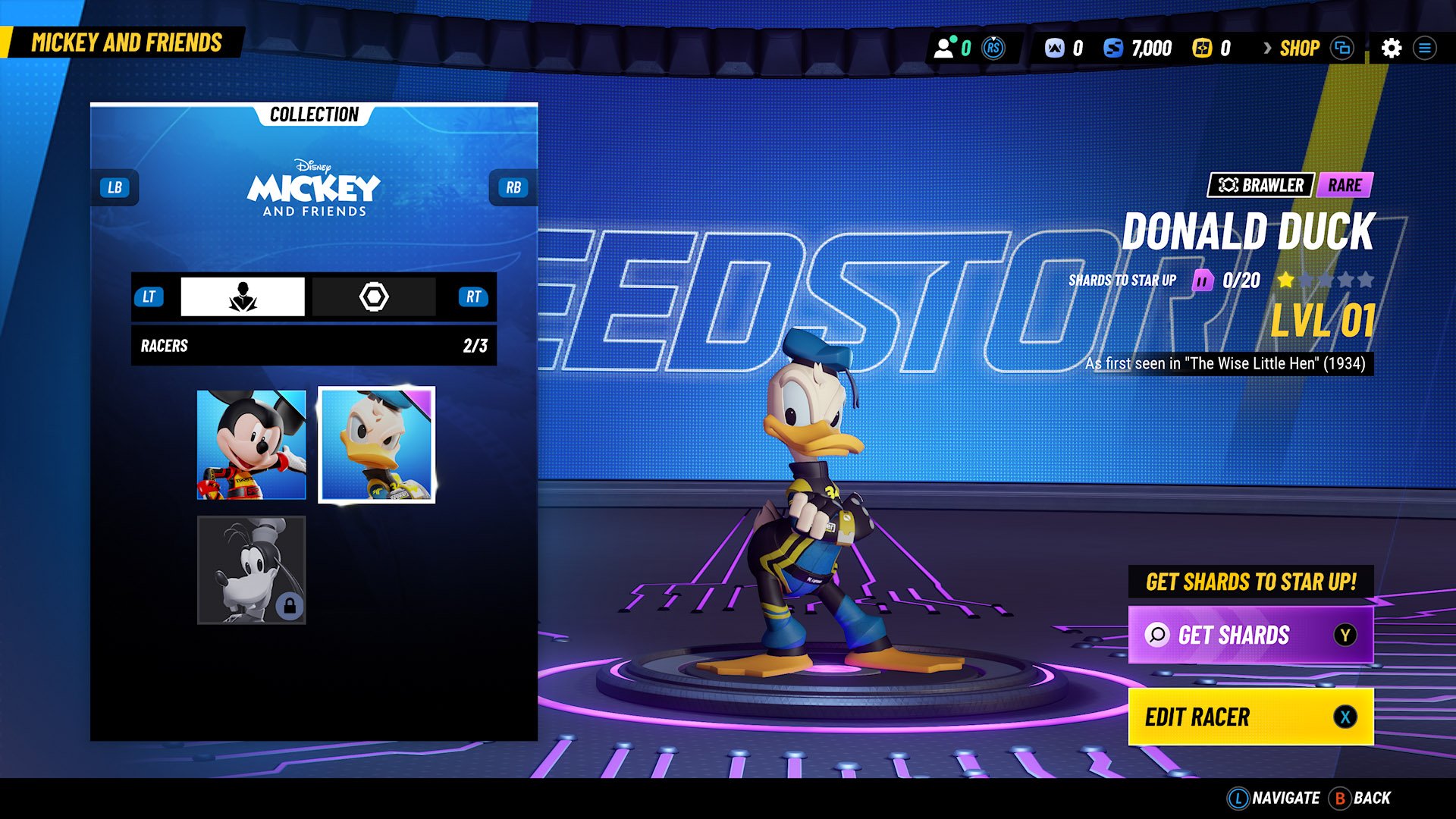Open the Edit Racer screen
The width and height of the screenshot is (1456, 819).
pyautogui.click(x=1250, y=717)
